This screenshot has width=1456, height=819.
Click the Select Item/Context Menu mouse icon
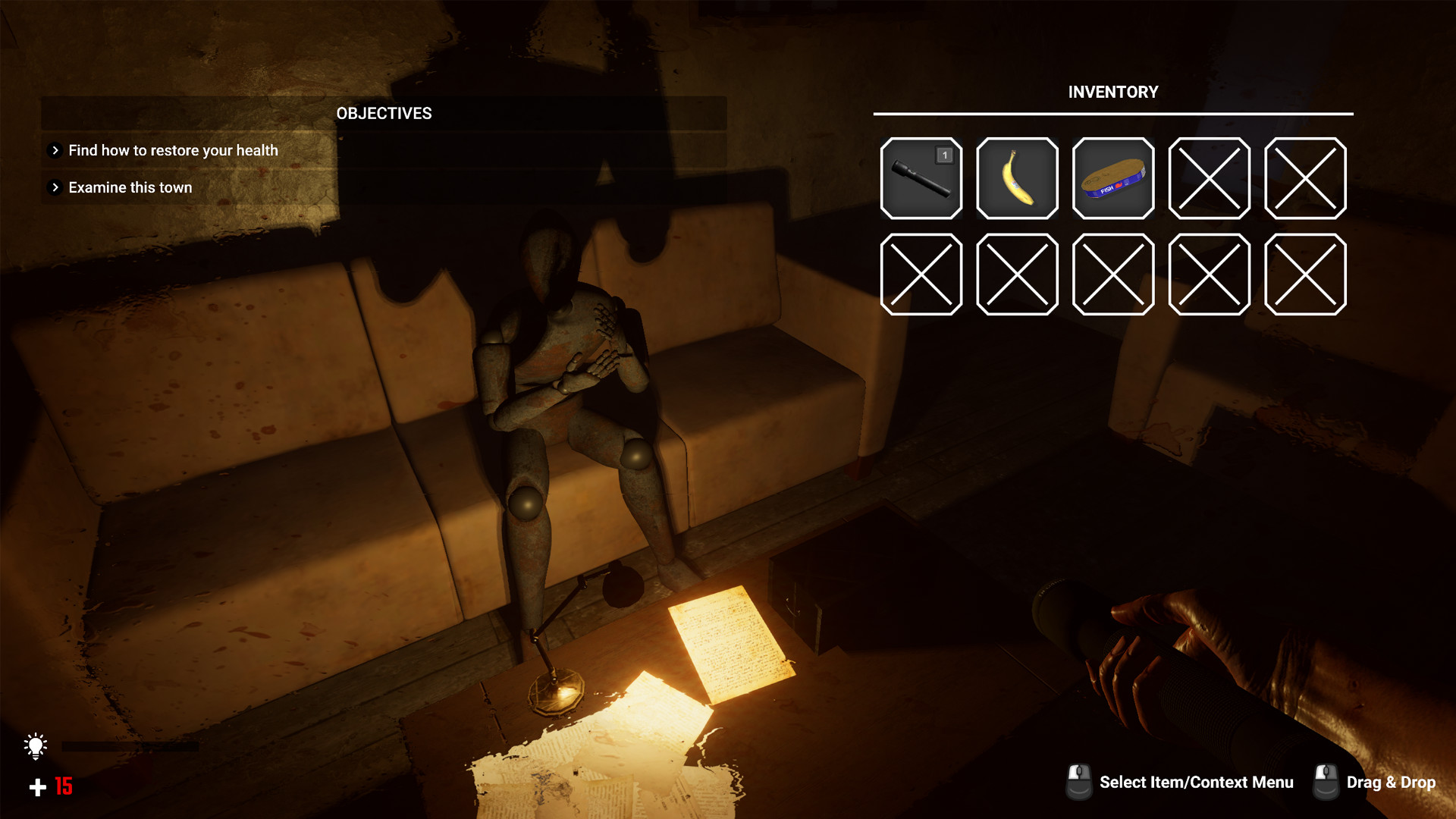click(1078, 782)
